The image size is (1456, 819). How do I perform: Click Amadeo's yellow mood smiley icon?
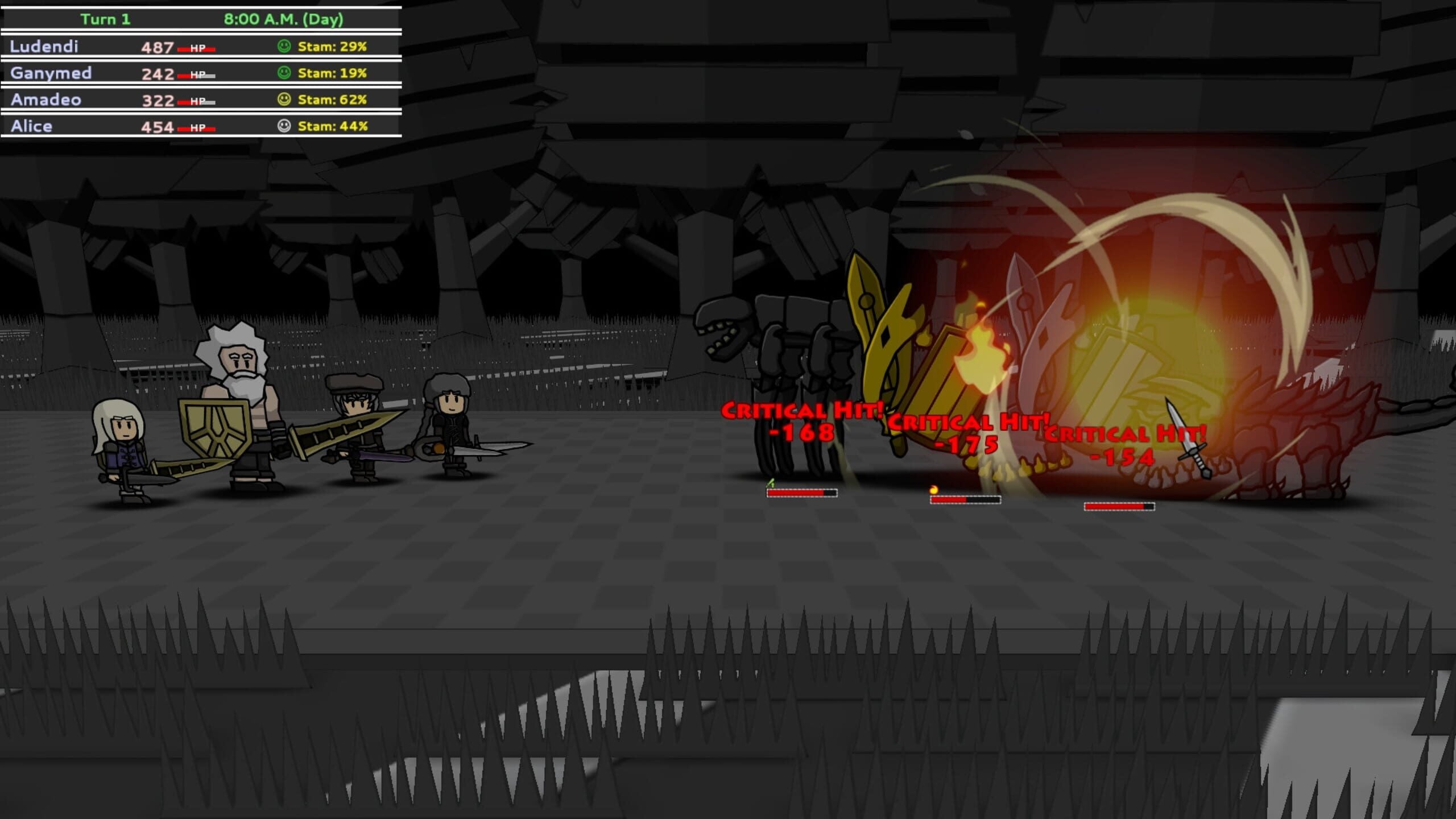[x=283, y=100]
